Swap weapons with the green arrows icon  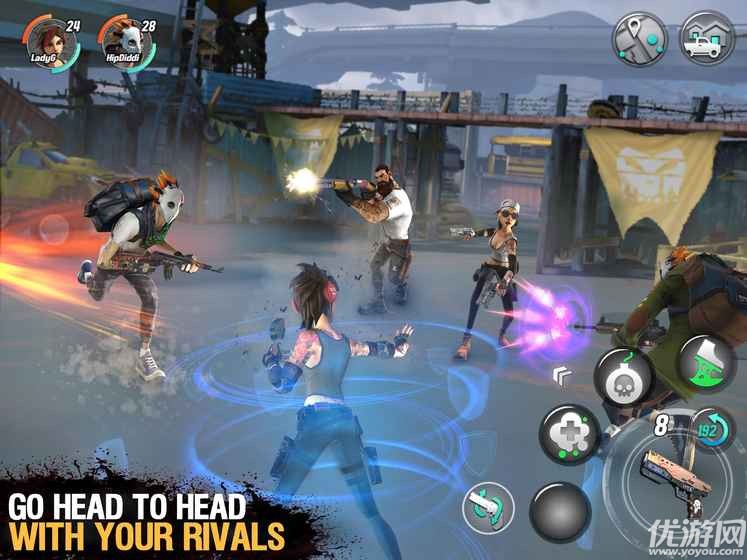[x=488, y=506]
